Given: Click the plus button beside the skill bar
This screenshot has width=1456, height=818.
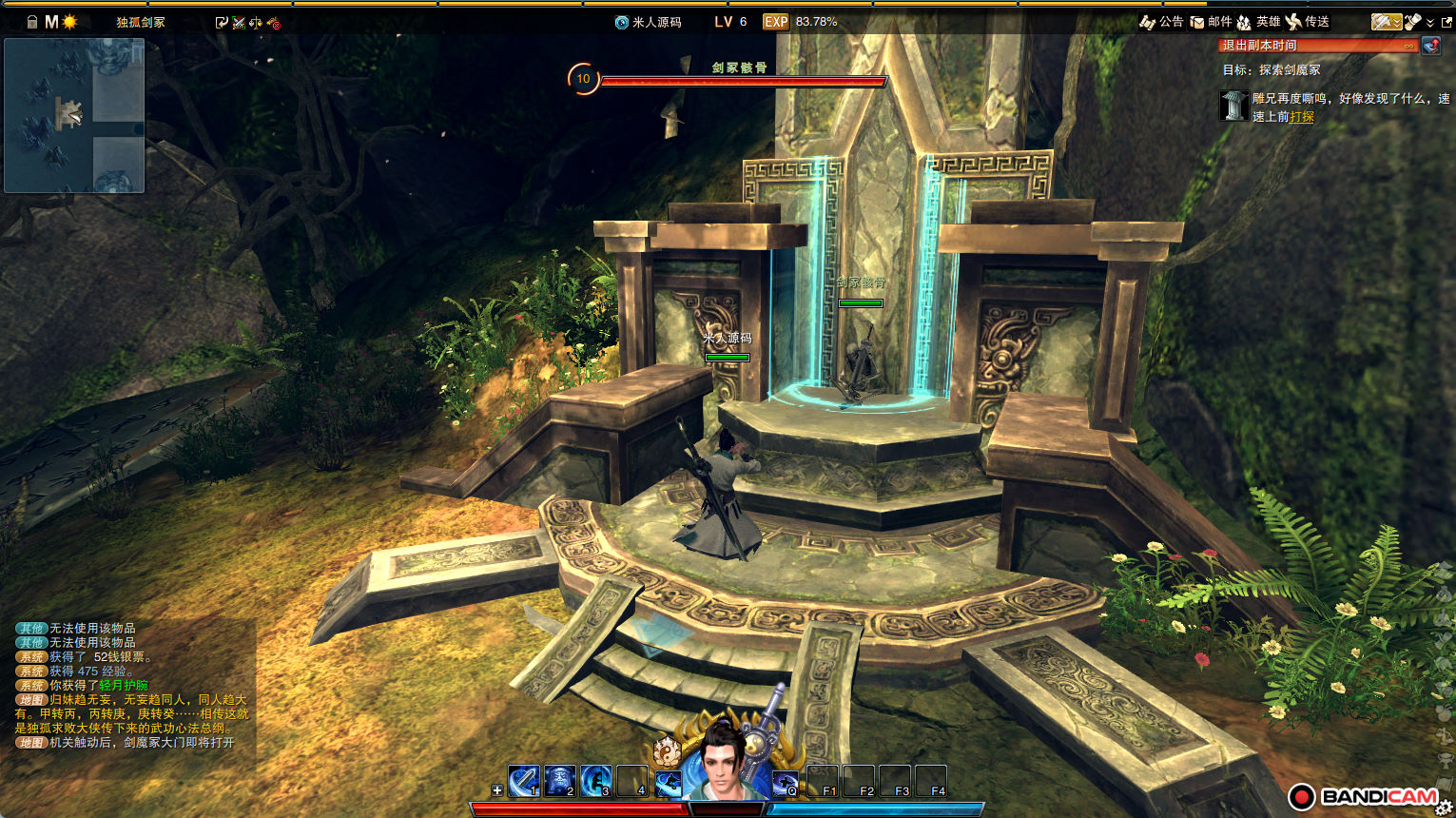Looking at the screenshot, I should click(496, 790).
